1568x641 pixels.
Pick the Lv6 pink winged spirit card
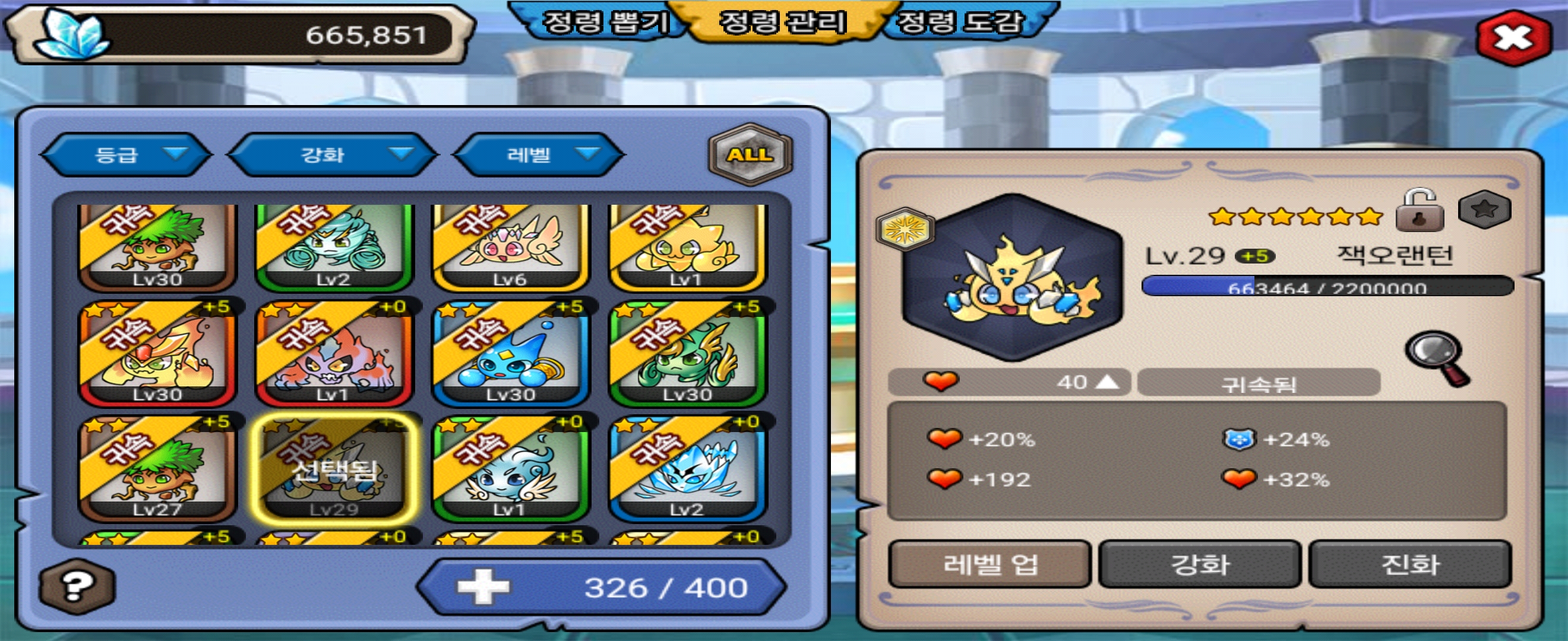pyautogui.click(x=511, y=246)
